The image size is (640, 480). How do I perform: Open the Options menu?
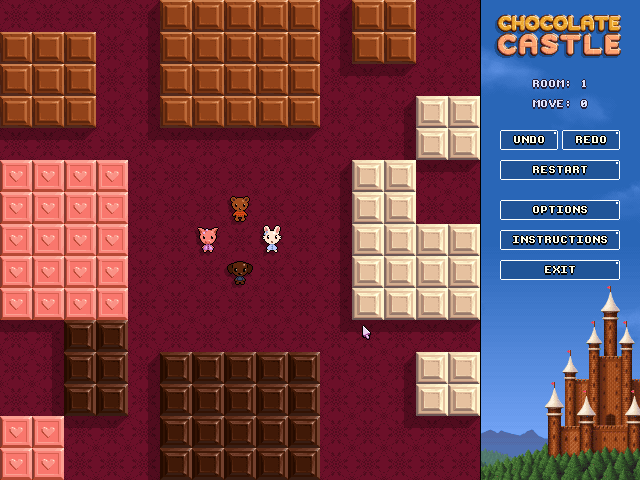(560, 210)
